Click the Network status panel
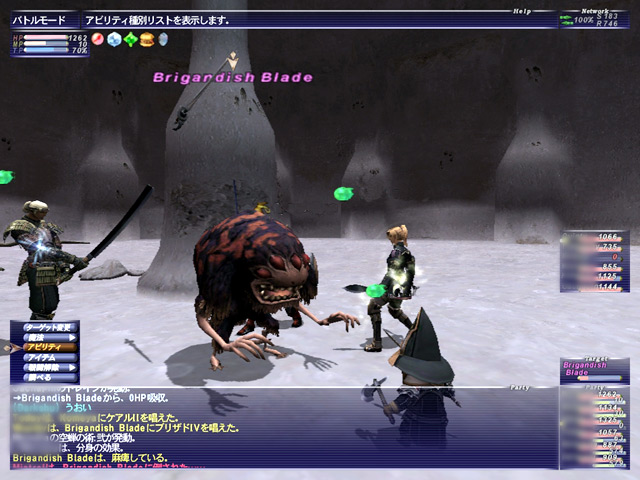The image size is (640, 480). pyautogui.click(x=595, y=19)
